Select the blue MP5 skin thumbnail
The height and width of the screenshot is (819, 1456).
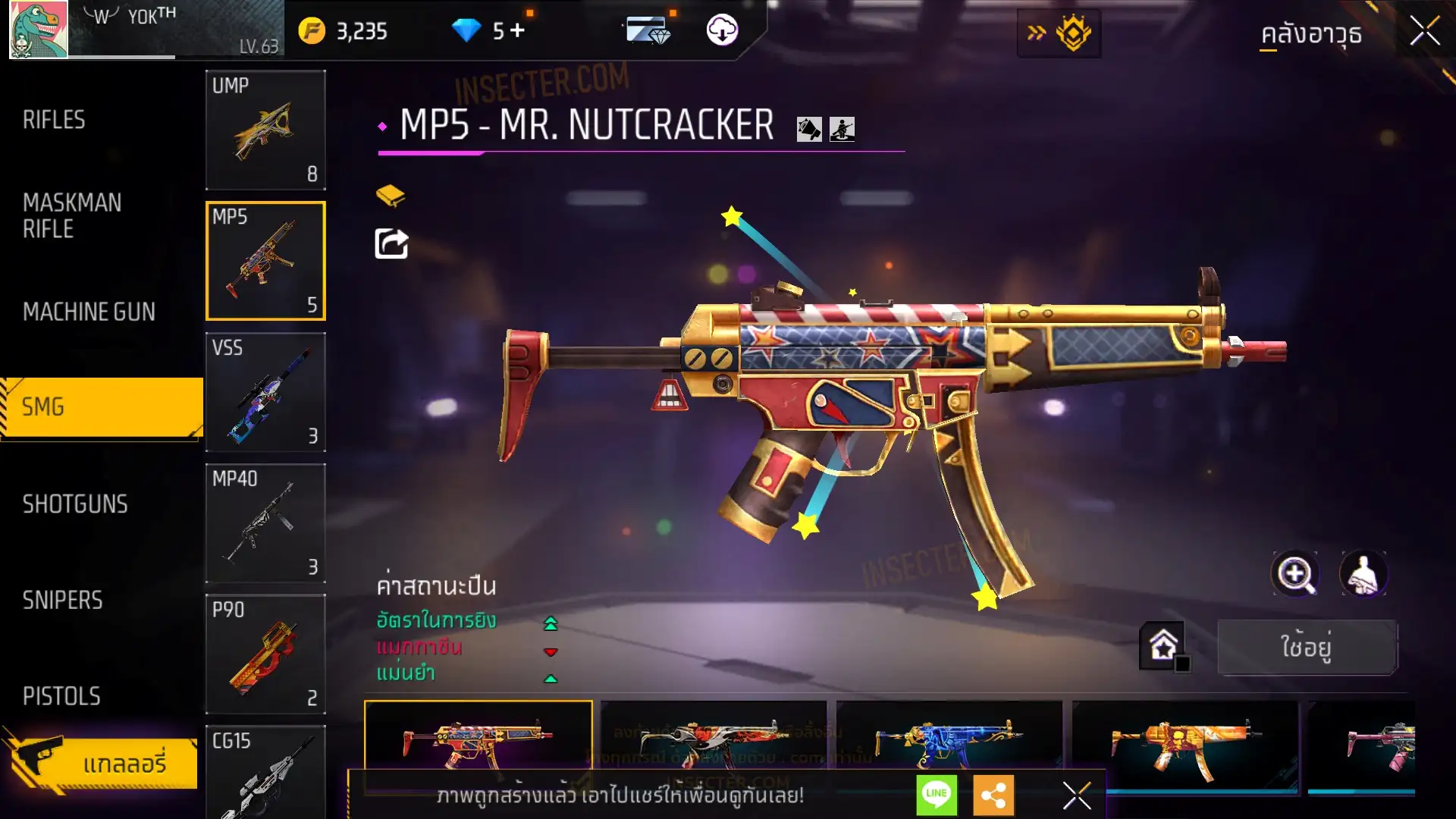point(948,739)
